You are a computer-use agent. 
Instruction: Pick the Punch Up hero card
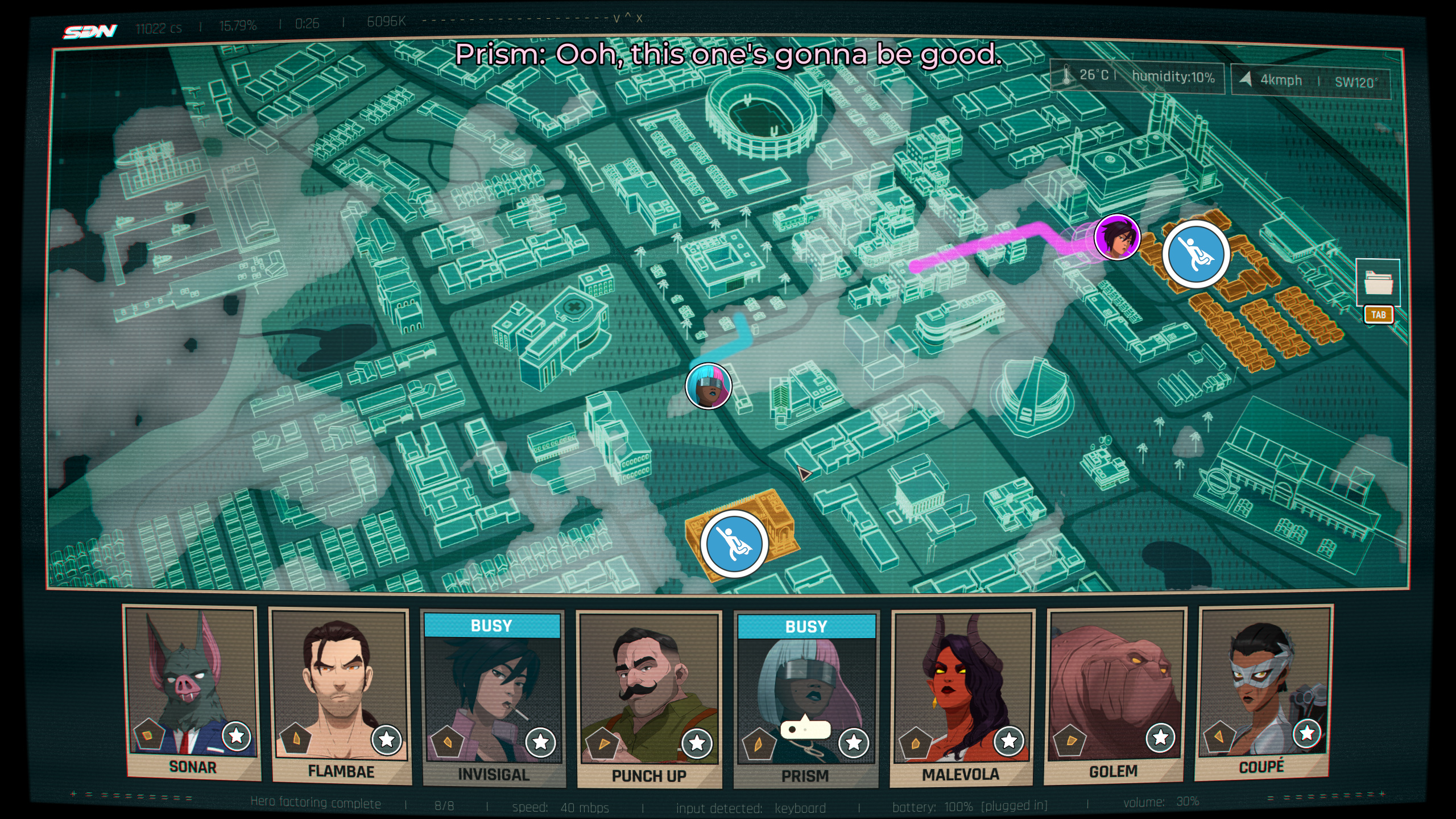tap(649, 698)
